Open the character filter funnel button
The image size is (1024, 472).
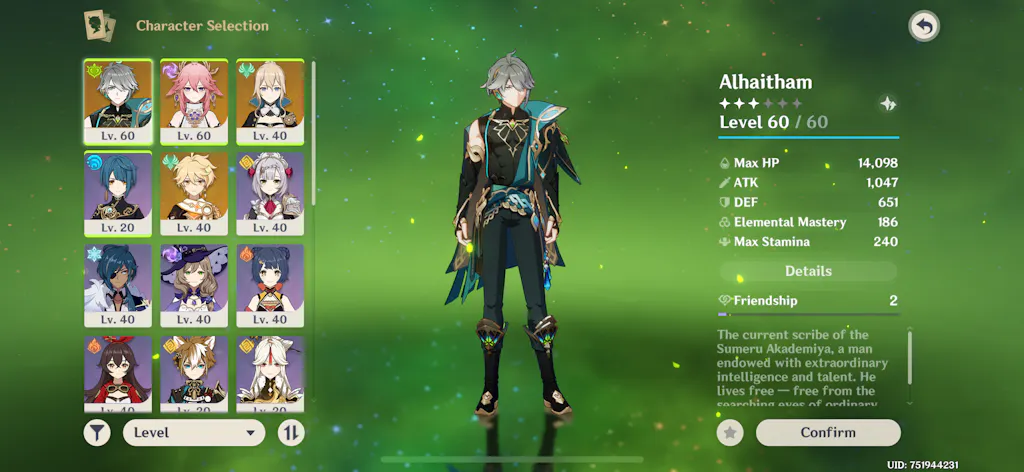click(97, 433)
